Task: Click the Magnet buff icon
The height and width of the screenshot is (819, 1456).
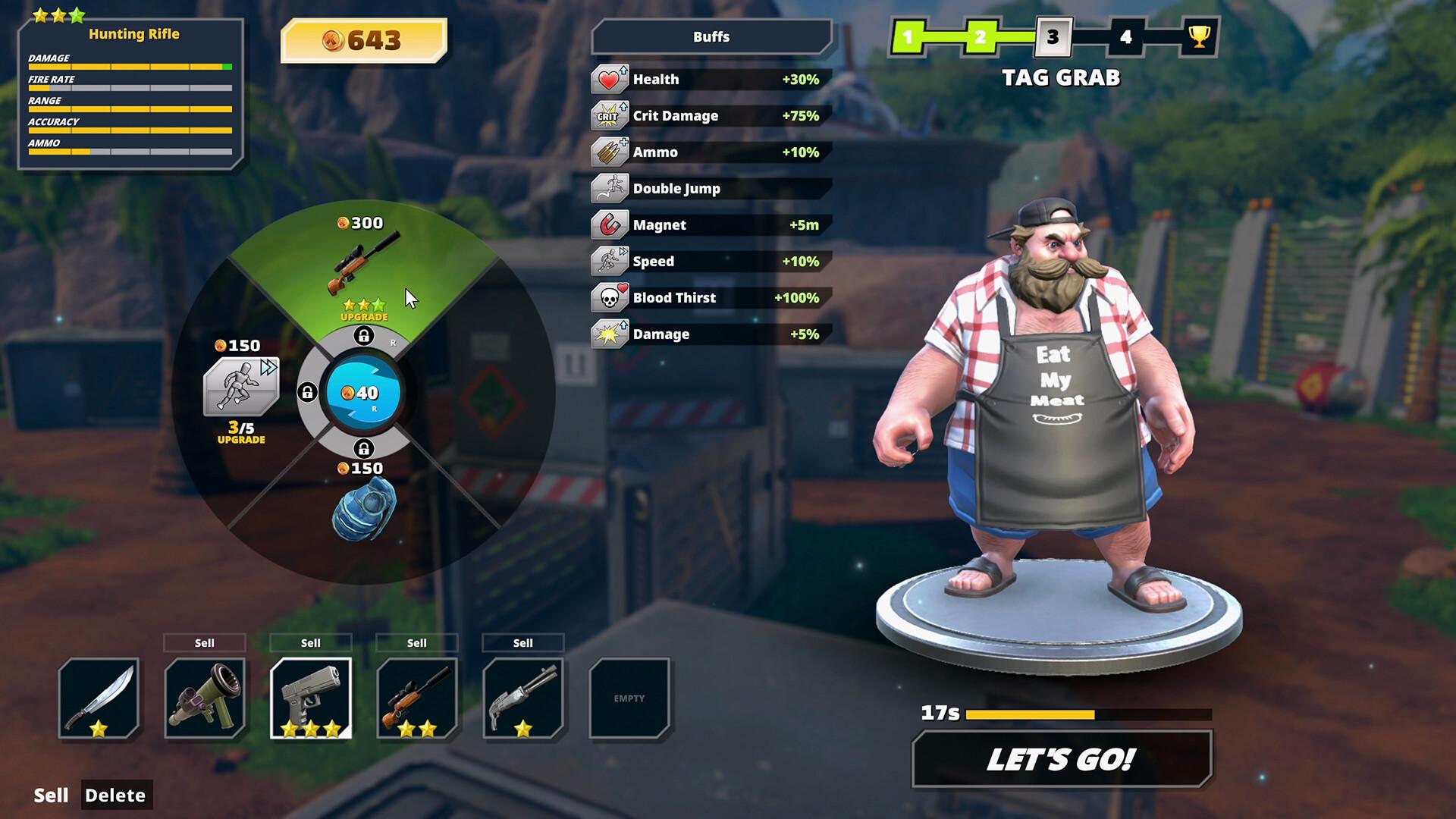Action: [607, 224]
